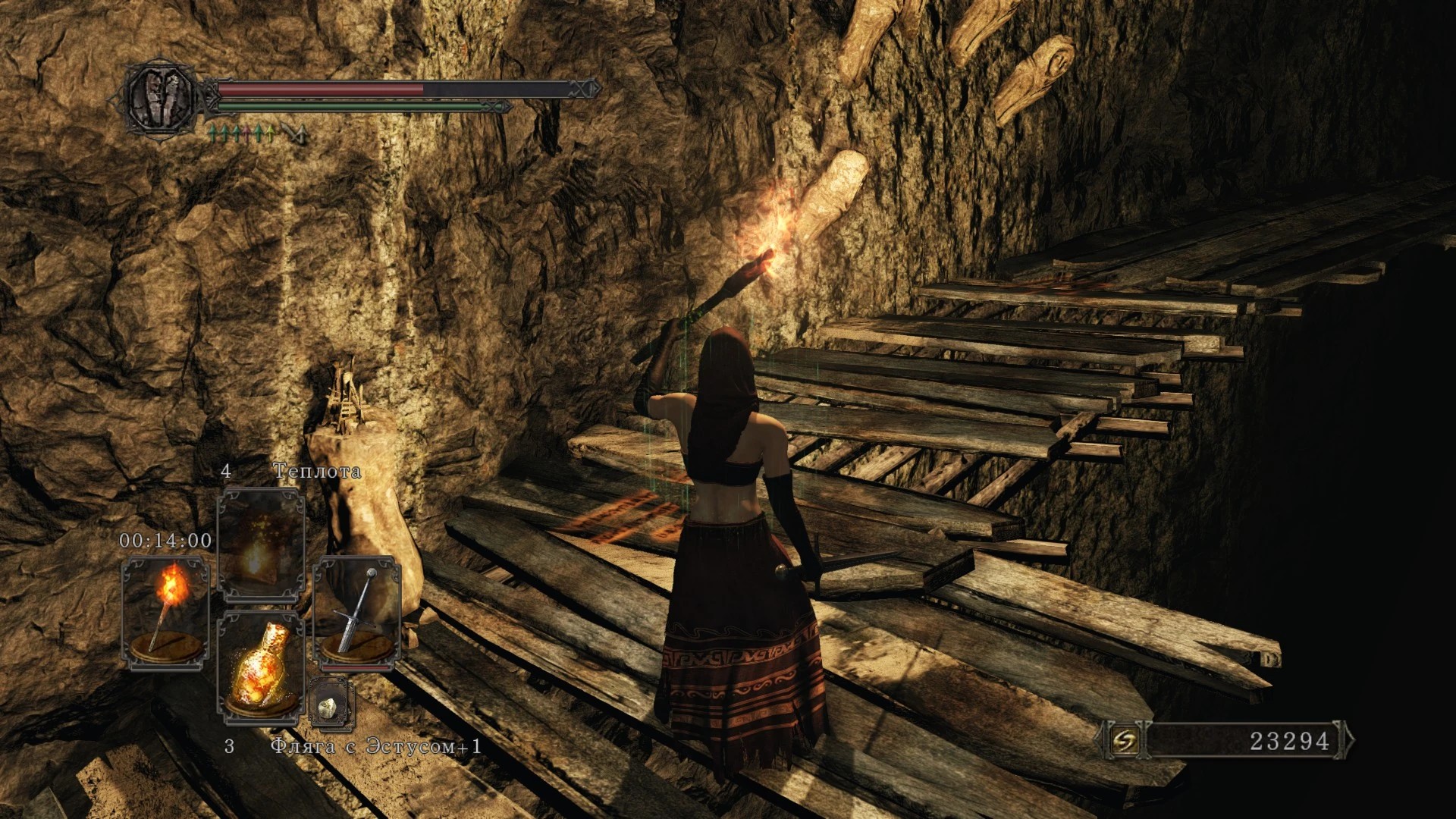The image size is (1456, 819).
Task: Select the burning torch left-hand slot
Action: [x=165, y=613]
